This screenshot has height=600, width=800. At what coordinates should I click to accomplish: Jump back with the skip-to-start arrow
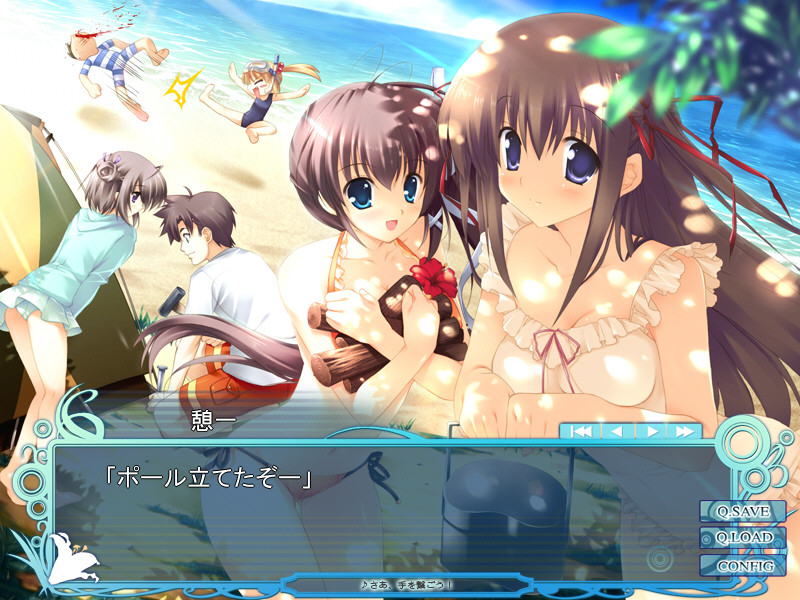(x=582, y=431)
